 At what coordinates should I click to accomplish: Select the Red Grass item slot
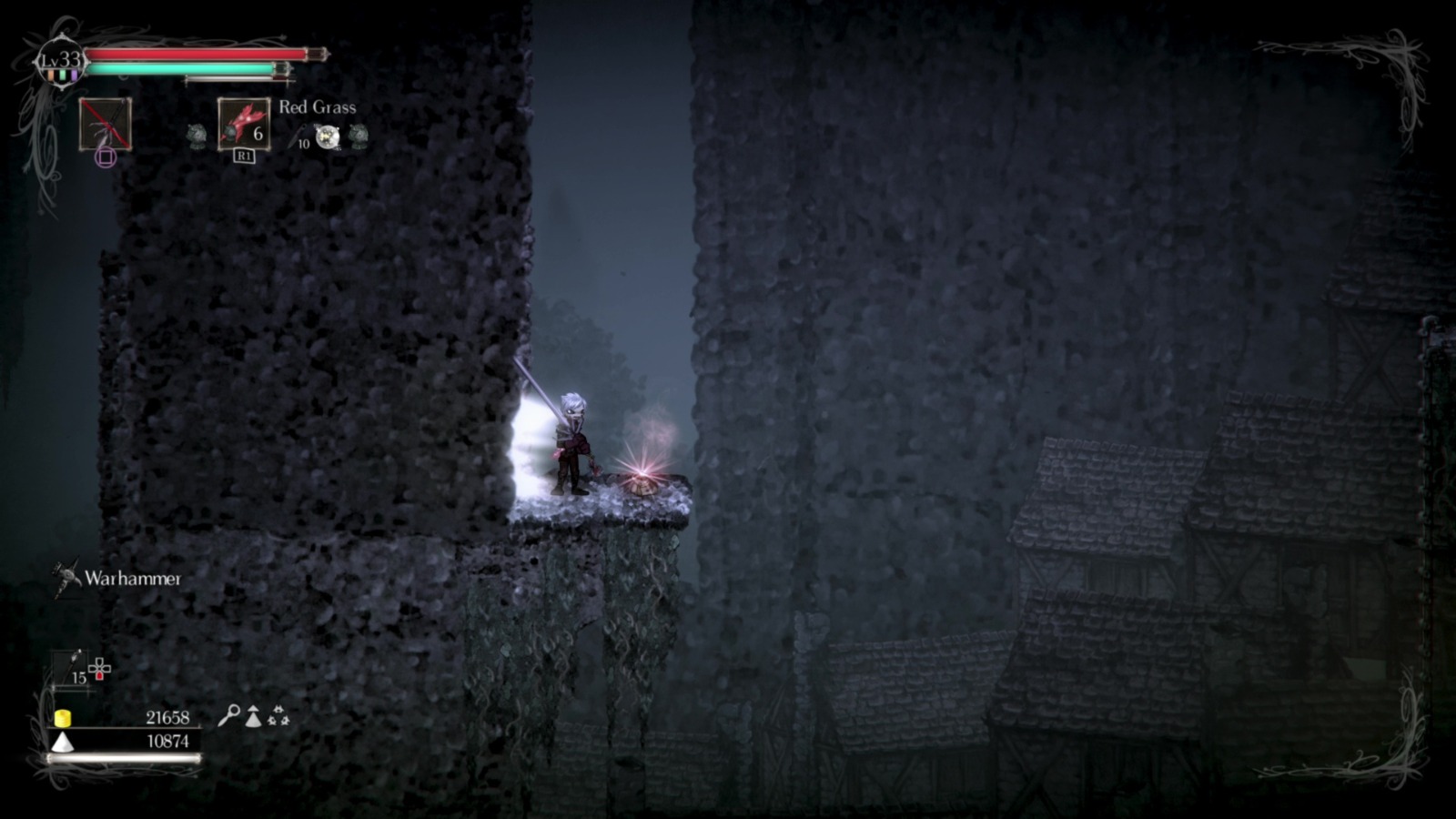point(243,126)
